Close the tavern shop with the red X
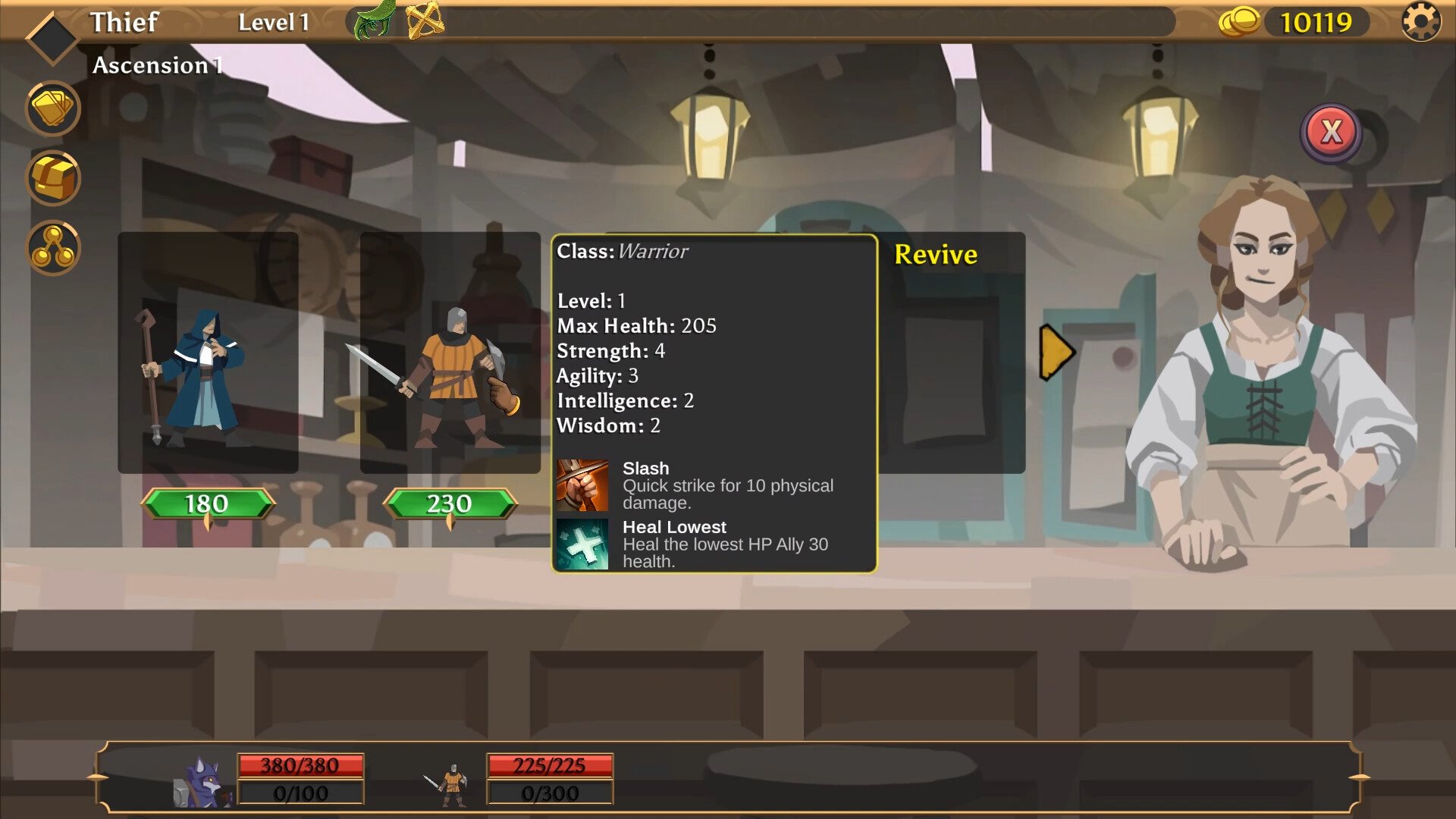This screenshot has width=1456, height=819. [1331, 133]
